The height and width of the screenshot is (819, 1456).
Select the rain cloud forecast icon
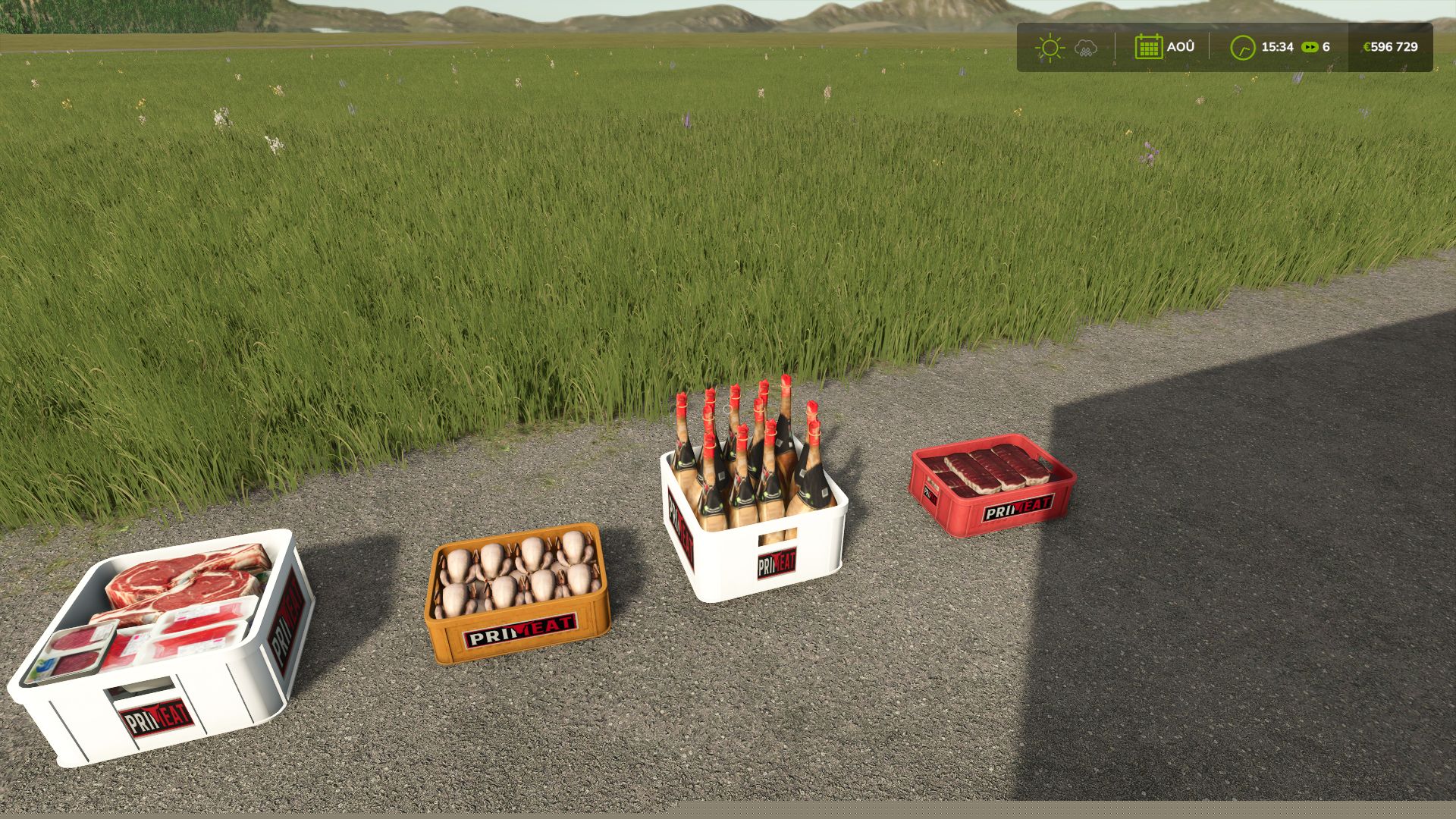(x=1086, y=49)
